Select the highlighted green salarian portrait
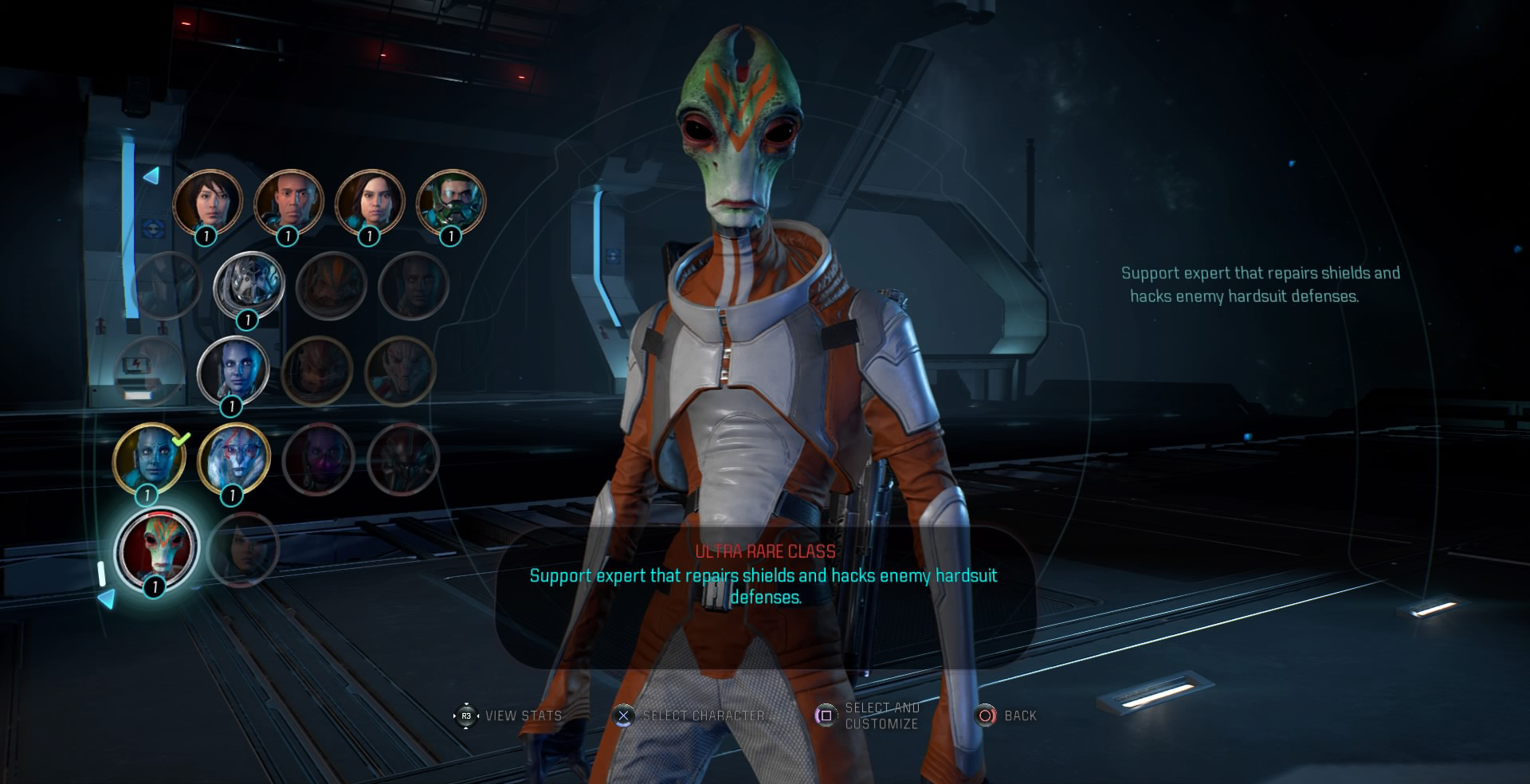The width and height of the screenshot is (1530, 784). [x=156, y=548]
